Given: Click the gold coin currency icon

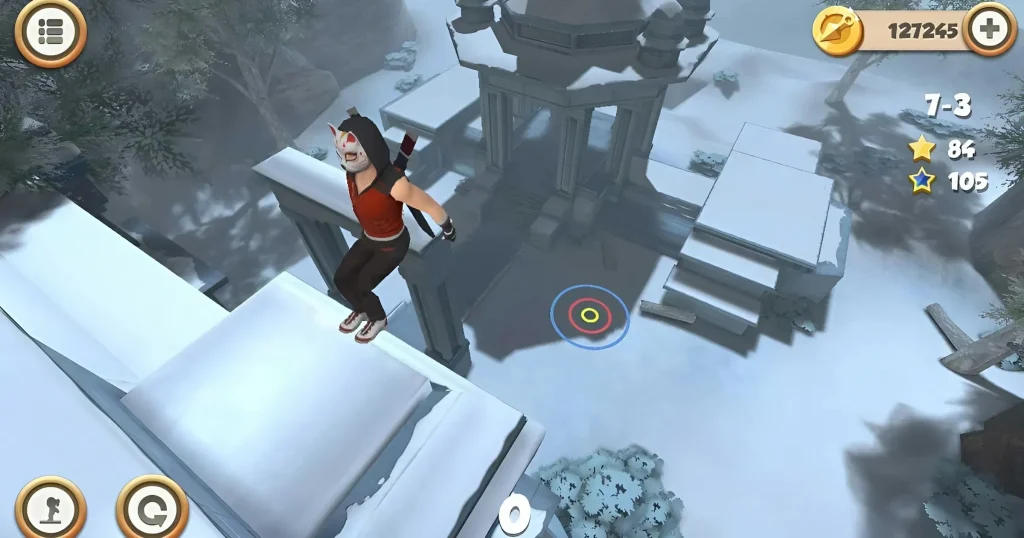Looking at the screenshot, I should pyautogui.click(x=837, y=30).
